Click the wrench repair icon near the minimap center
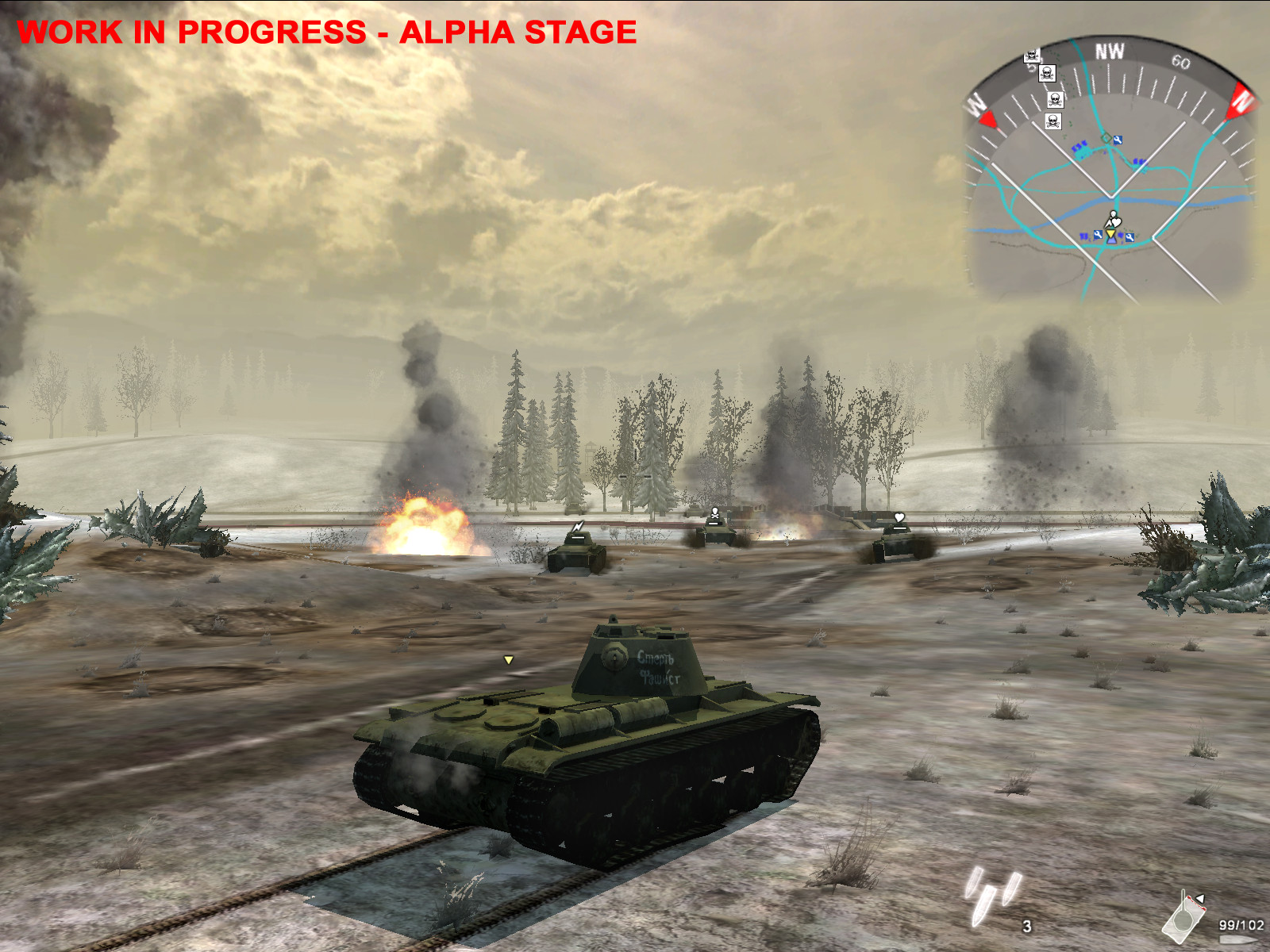This screenshot has width=1270, height=952. 1118,140
